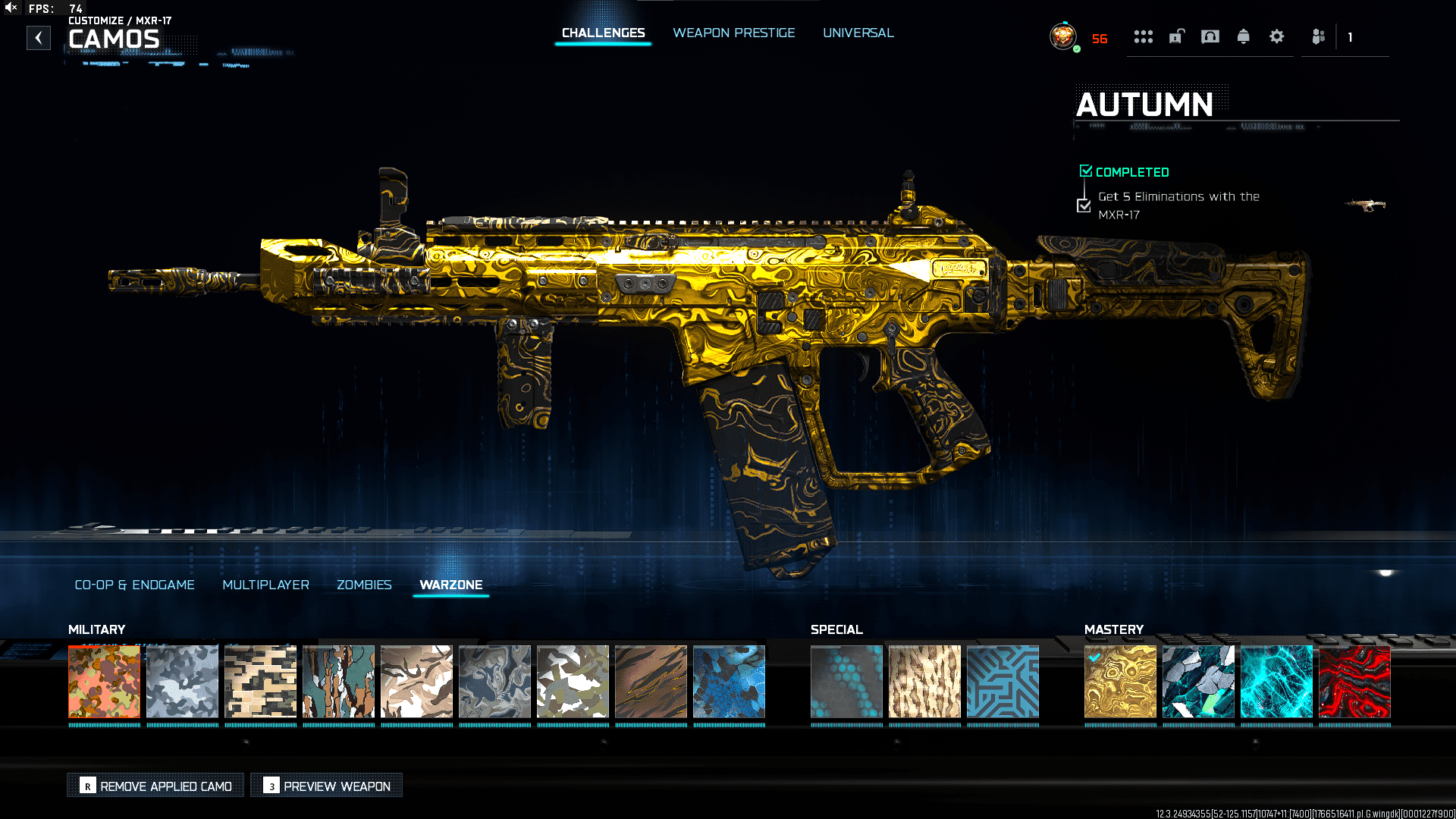Image resolution: width=1456 pixels, height=819 pixels.
Task: Open the settings gear icon
Action: 1276,36
